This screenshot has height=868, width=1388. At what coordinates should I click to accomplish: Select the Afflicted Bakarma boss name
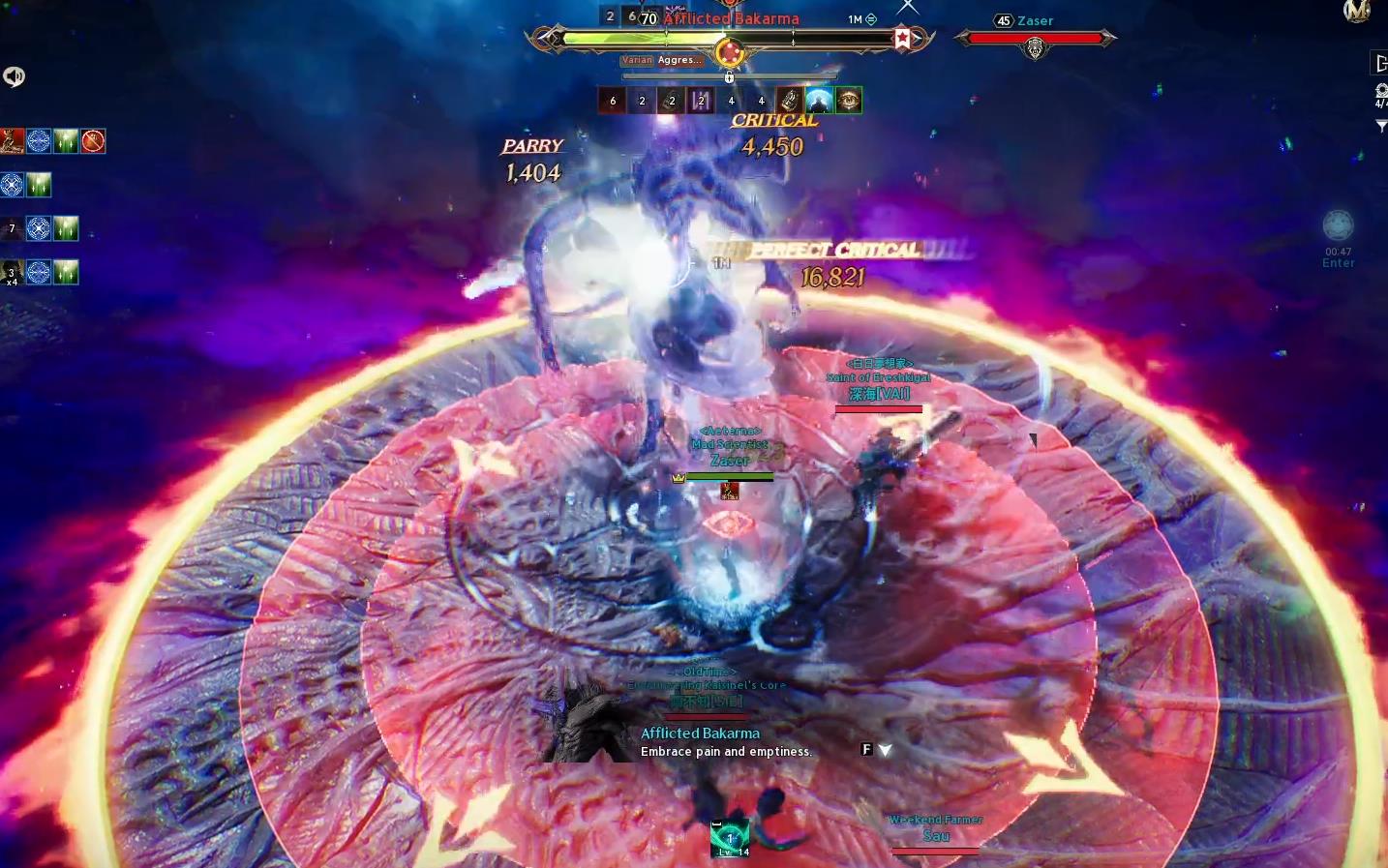click(x=732, y=18)
